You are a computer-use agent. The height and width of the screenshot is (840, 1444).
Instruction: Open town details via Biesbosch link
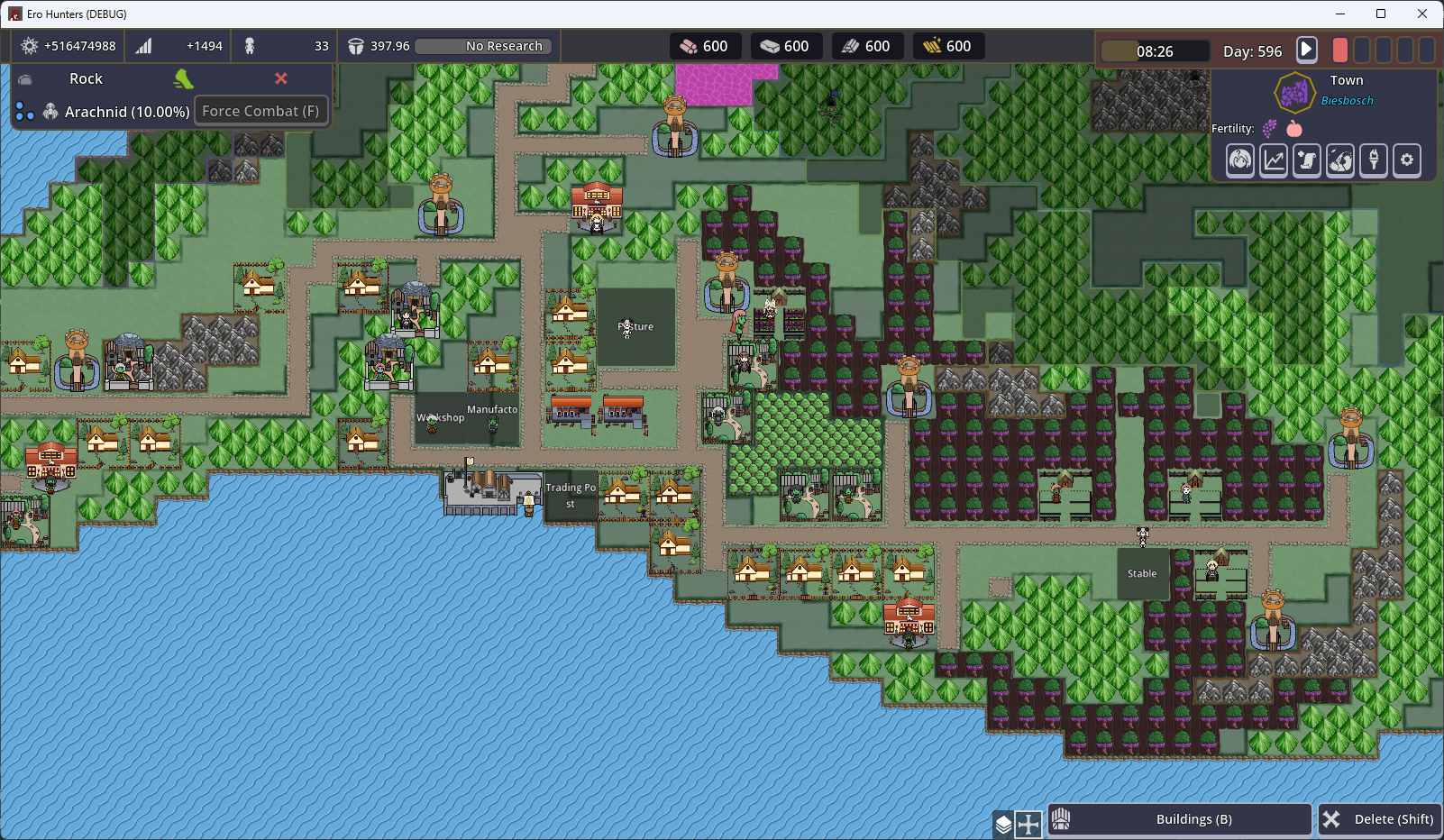(1347, 99)
